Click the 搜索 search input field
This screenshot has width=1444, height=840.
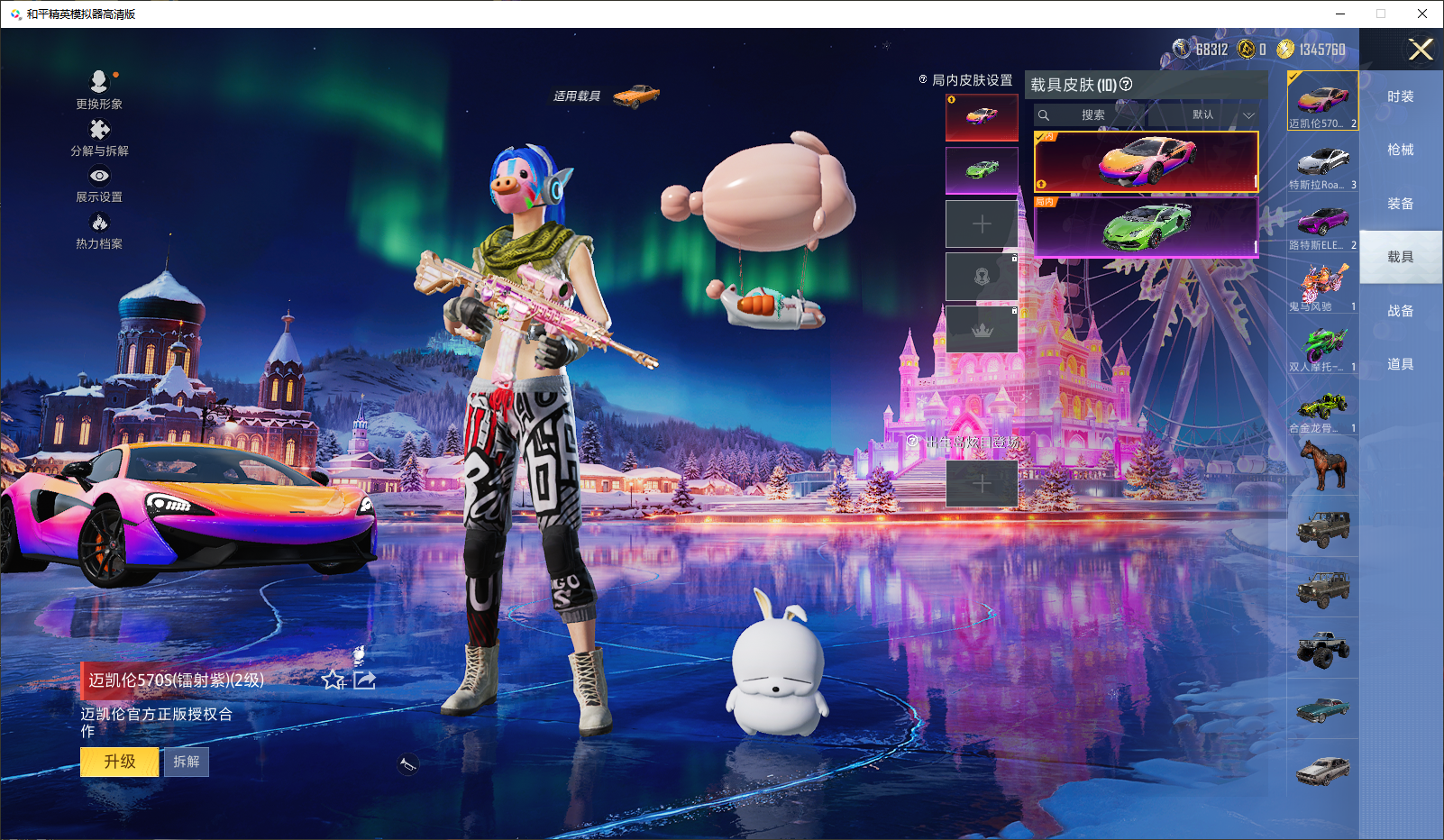1095,114
